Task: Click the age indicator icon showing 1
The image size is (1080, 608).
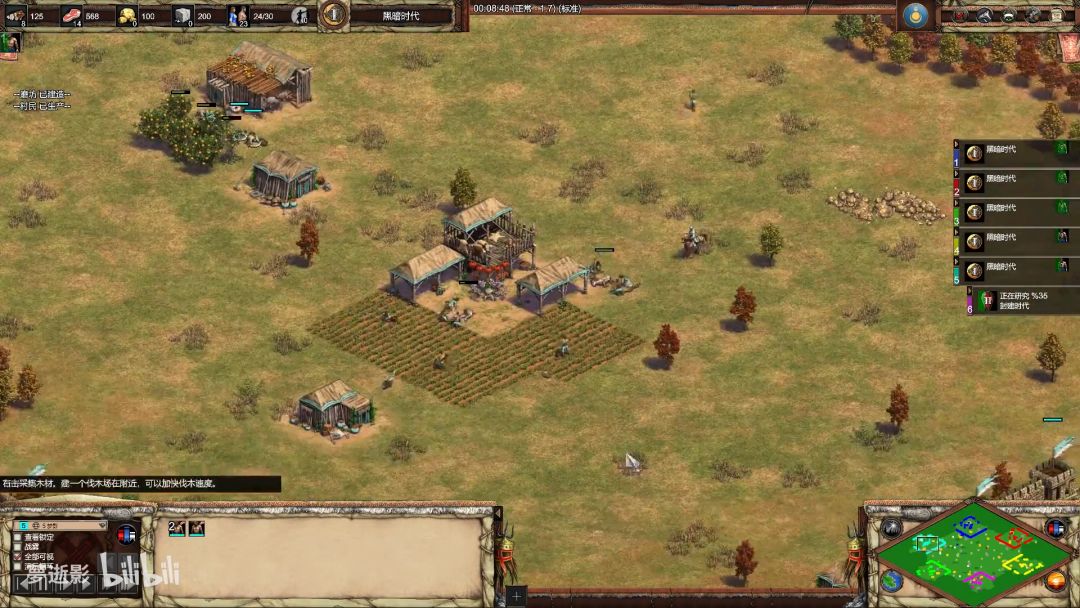Action: 333,14
